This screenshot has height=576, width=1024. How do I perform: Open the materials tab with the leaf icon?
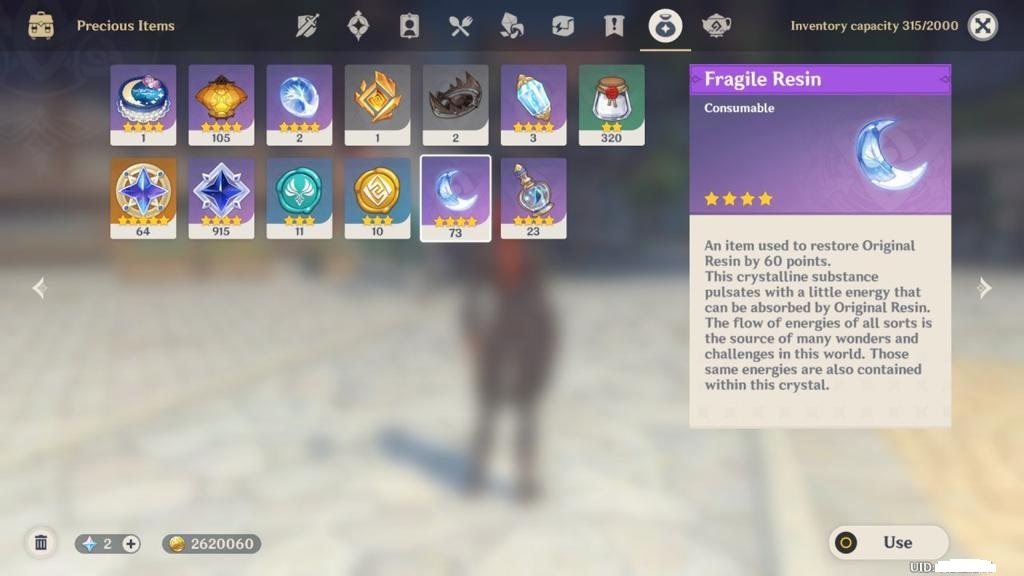click(x=511, y=26)
